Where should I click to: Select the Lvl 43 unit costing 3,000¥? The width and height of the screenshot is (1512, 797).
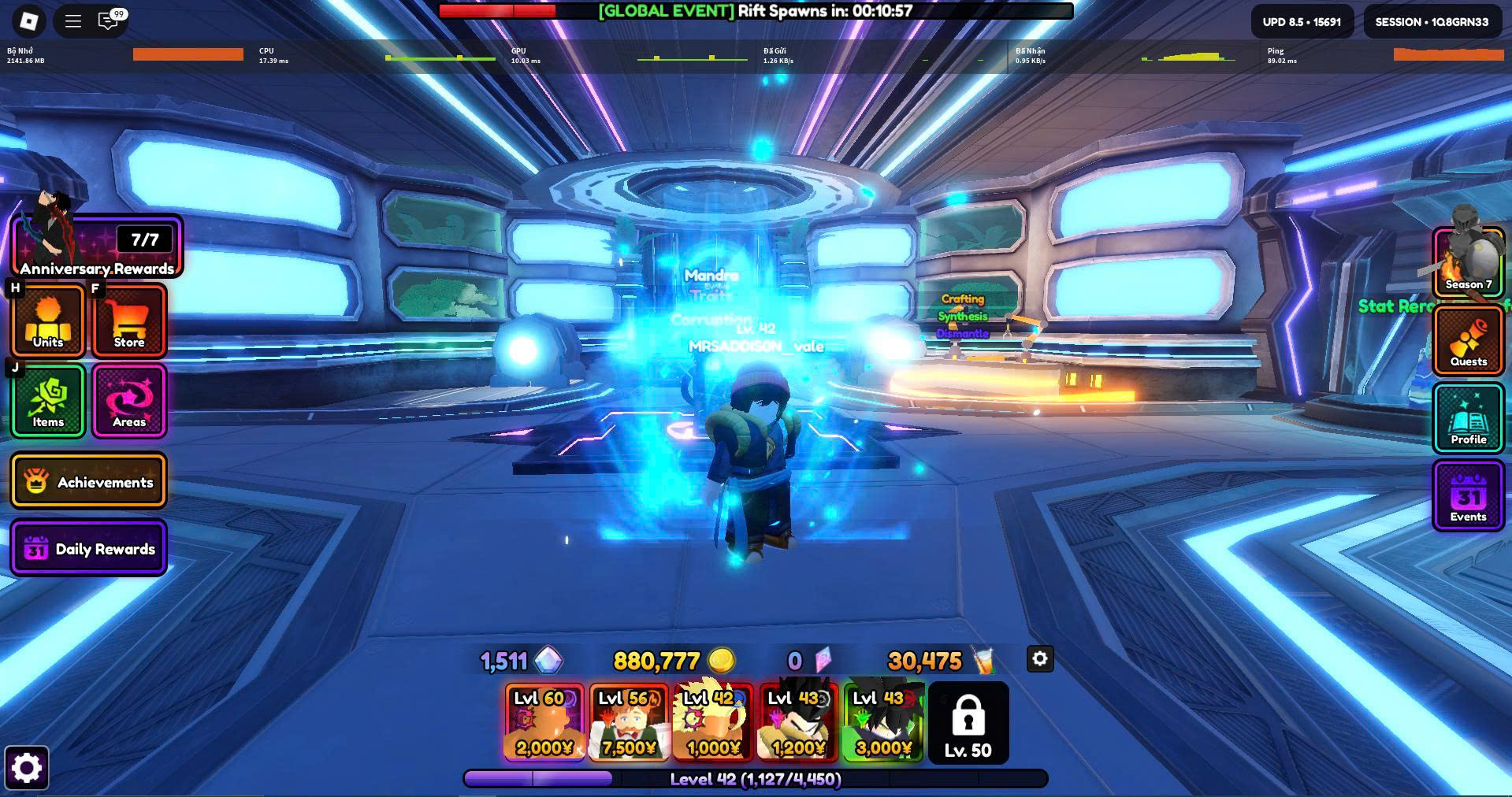[882, 722]
